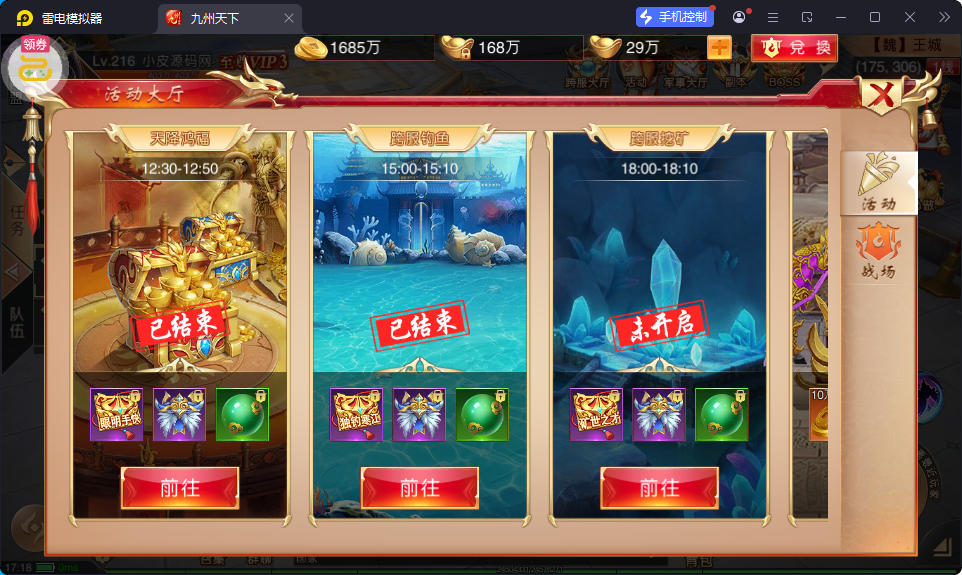
Task: Switch to the 活动 tab
Action: click(879, 183)
